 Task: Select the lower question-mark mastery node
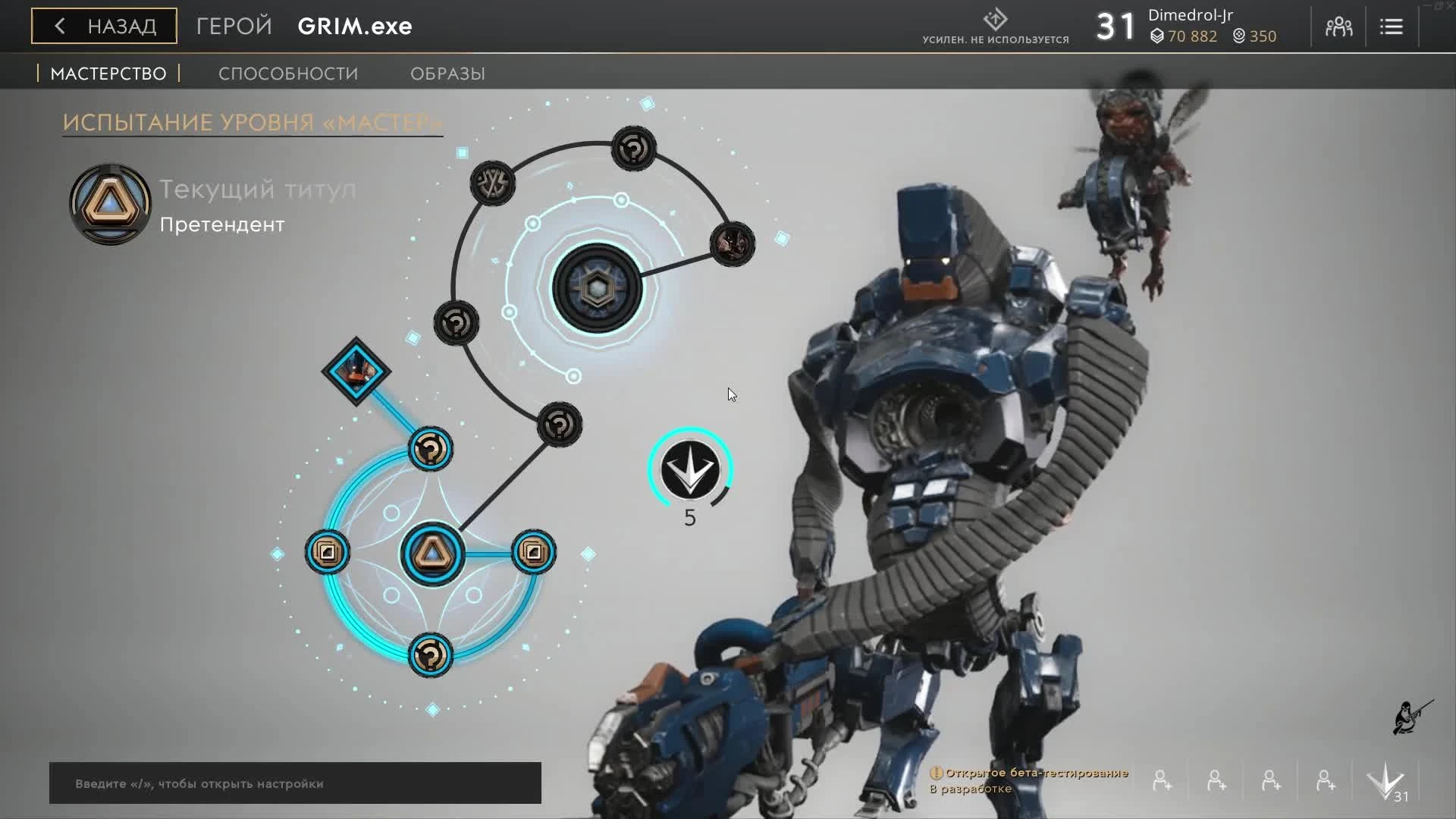click(430, 655)
